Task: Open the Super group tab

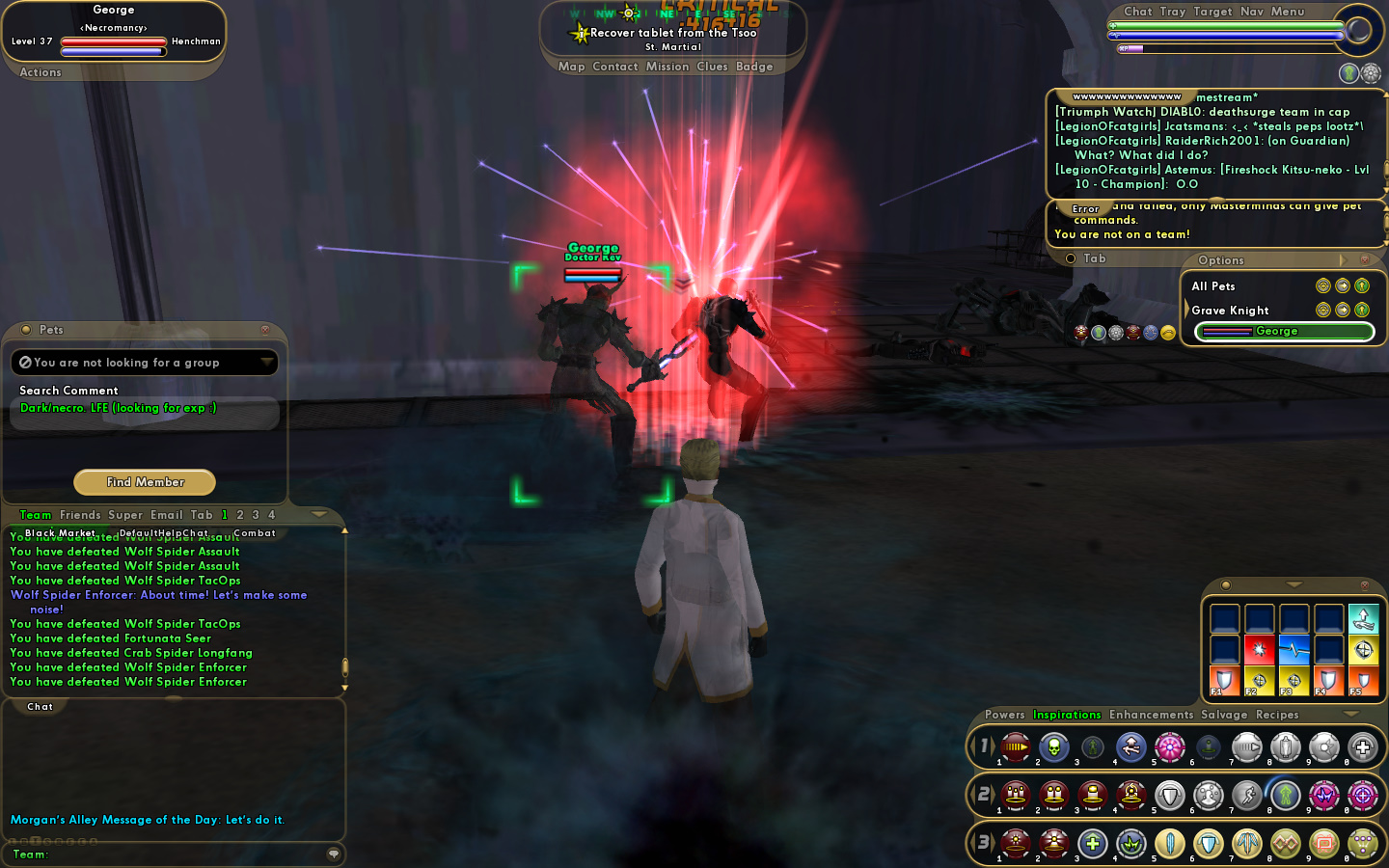Action: click(x=125, y=515)
